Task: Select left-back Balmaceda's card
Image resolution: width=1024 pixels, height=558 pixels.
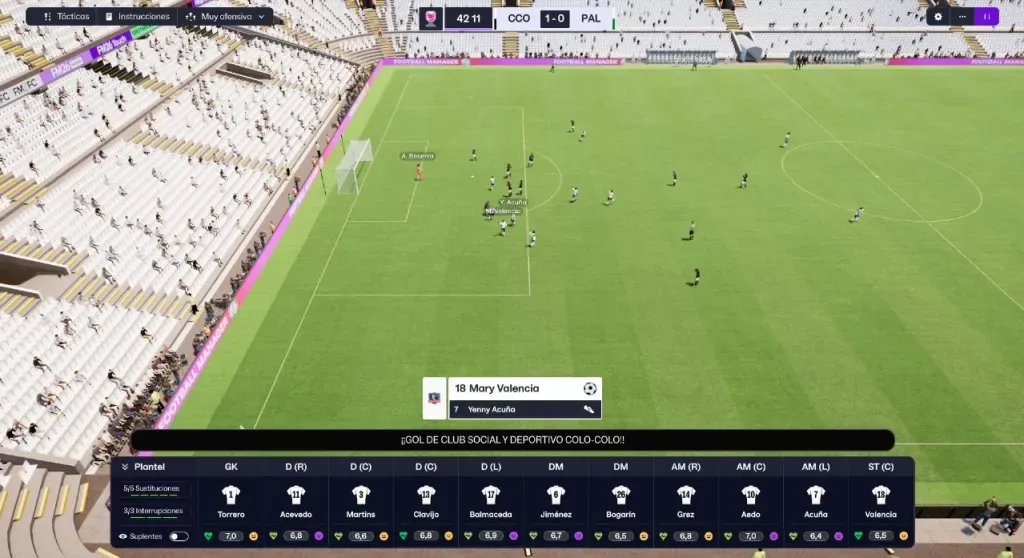Action: coord(491,503)
